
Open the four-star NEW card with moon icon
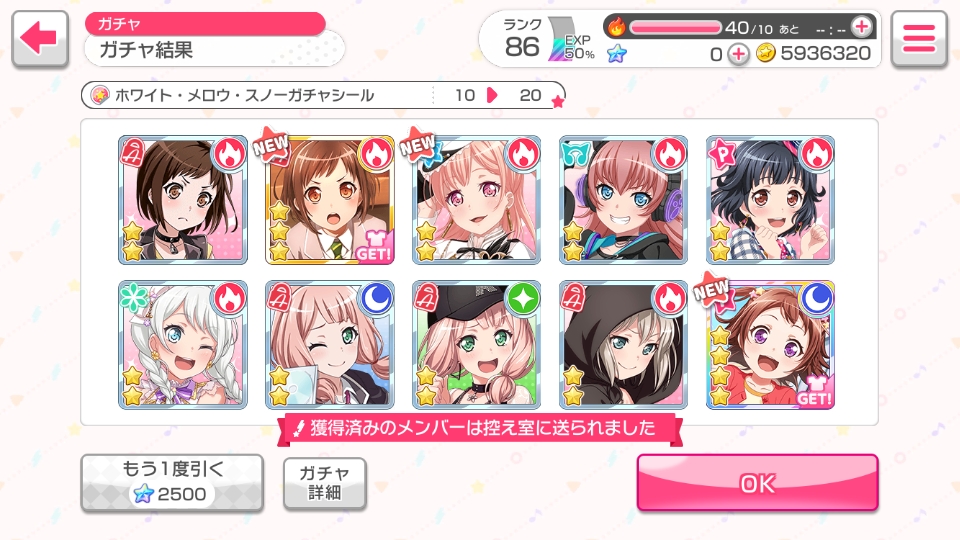(x=770, y=345)
